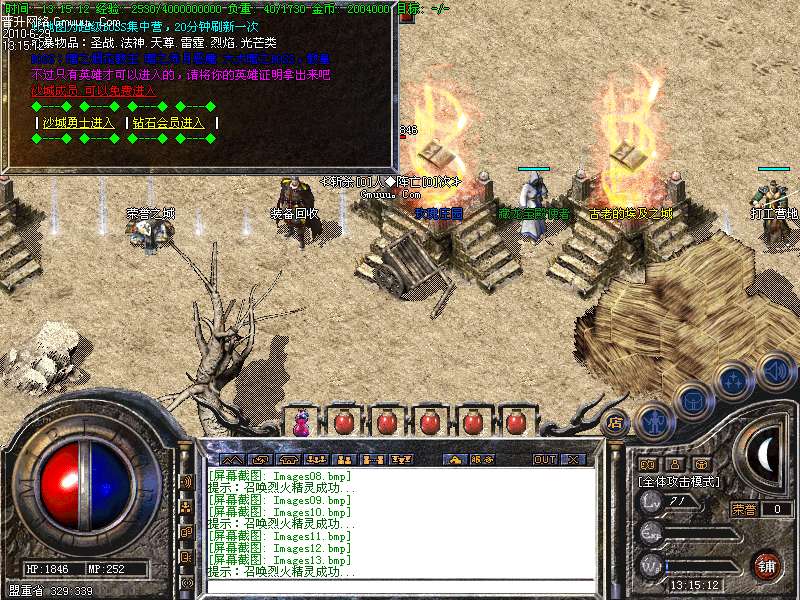
Task: Use the purple potion in the belt
Action: (300, 423)
